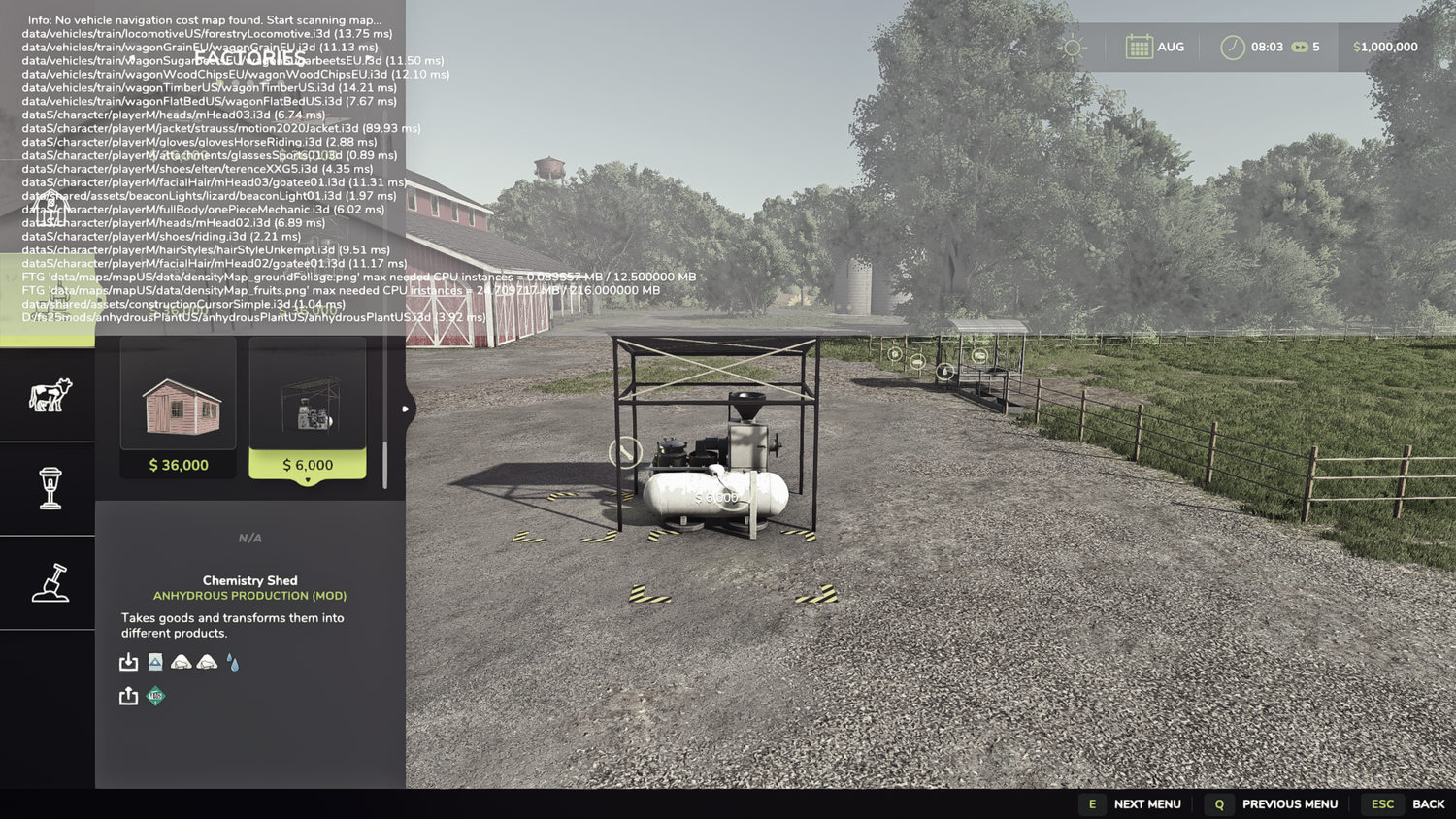Click the BACK button
The height and width of the screenshot is (819, 1456).
point(1406,804)
